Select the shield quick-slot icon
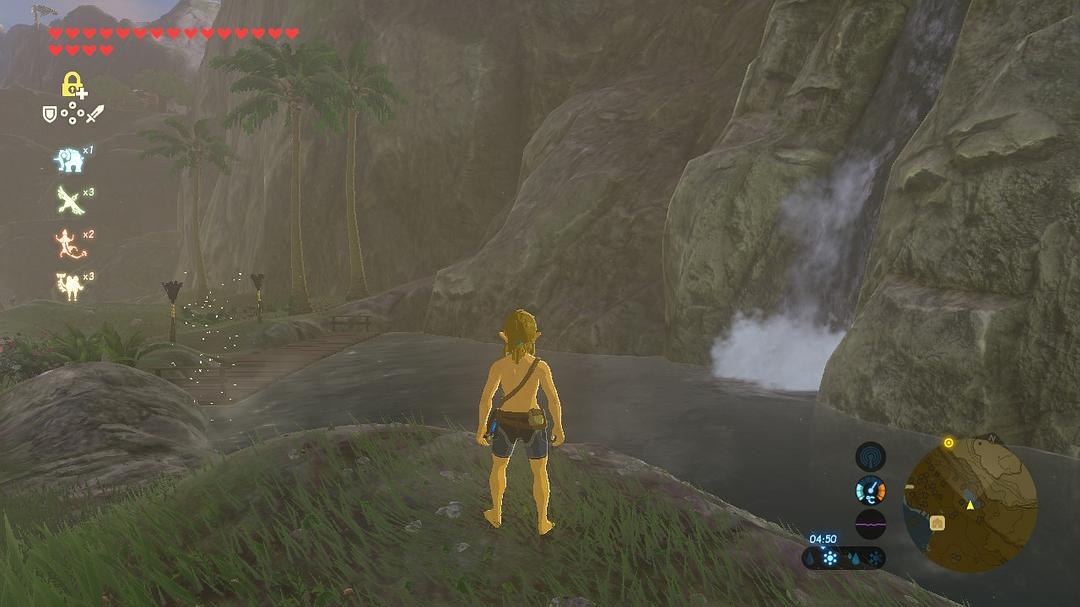The height and width of the screenshot is (607, 1080). (49, 114)
